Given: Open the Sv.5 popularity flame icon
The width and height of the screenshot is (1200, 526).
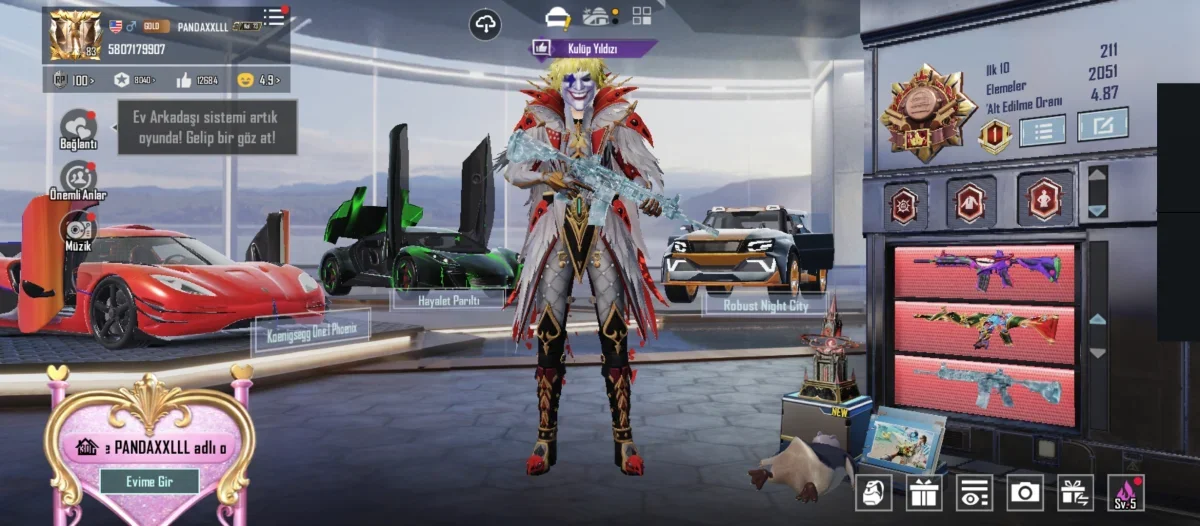Looking at the screenshot, I should point(1126,492).
